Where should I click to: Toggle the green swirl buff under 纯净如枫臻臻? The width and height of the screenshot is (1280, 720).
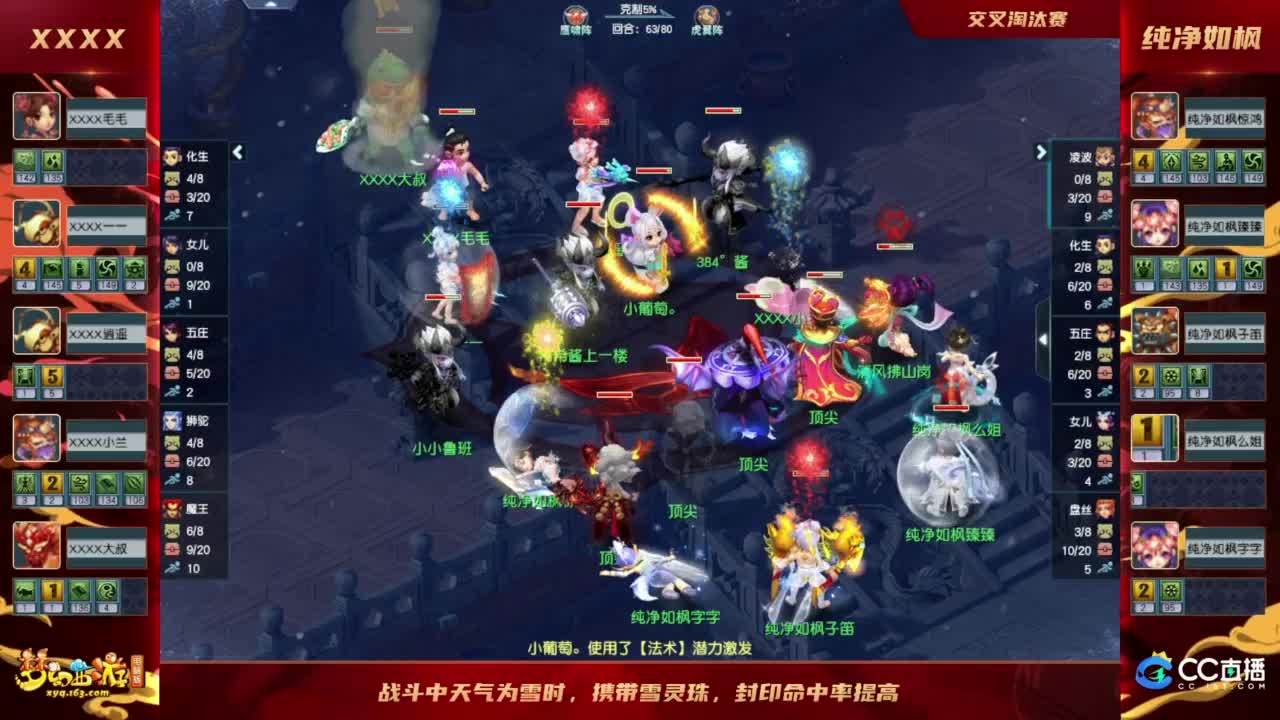[1252, 269]
